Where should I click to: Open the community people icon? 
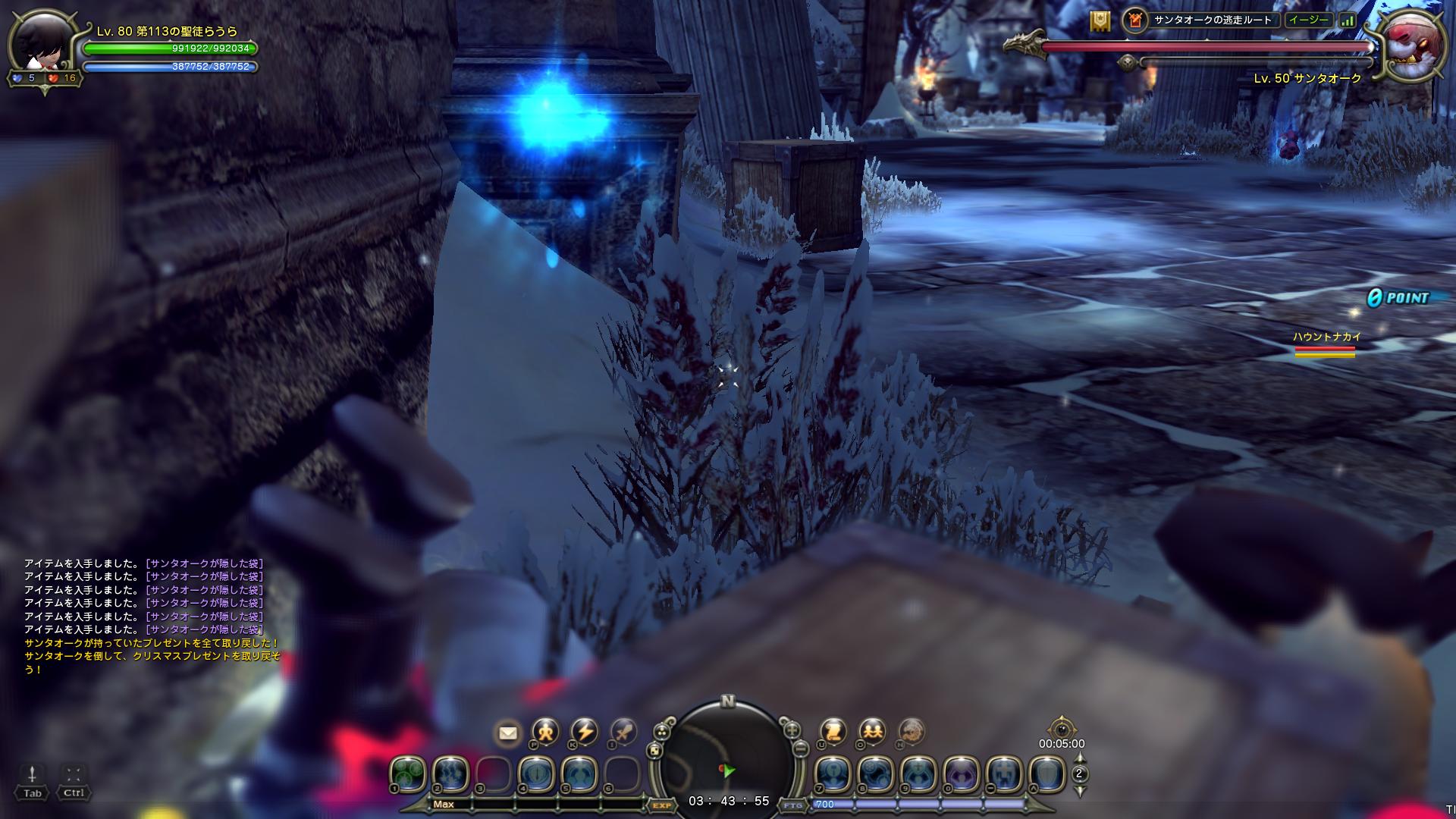(x=872, y=732)
